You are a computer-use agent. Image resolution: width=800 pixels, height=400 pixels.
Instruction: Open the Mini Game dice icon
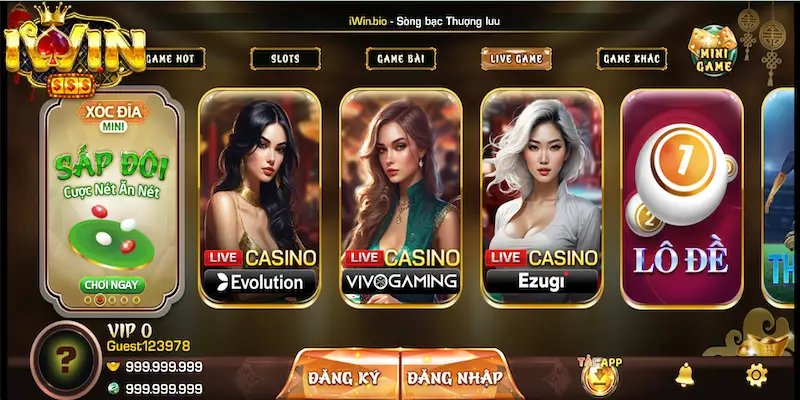[x=714, y=47]
